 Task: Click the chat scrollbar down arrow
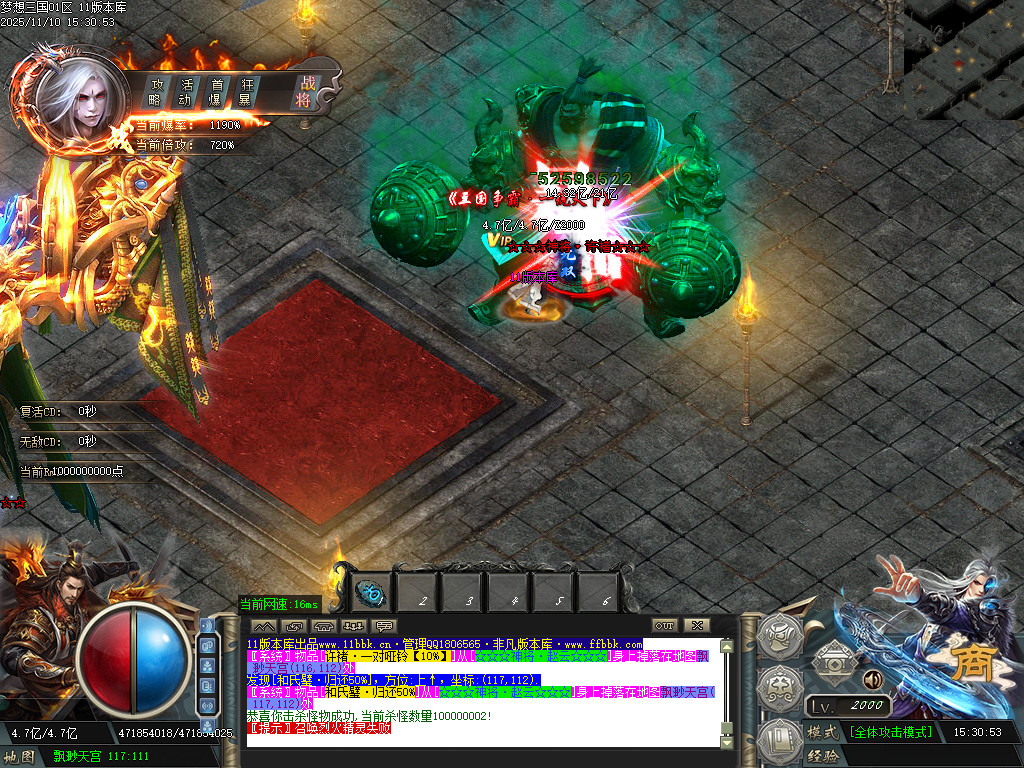pyautogui.click(x=727, y=740)
